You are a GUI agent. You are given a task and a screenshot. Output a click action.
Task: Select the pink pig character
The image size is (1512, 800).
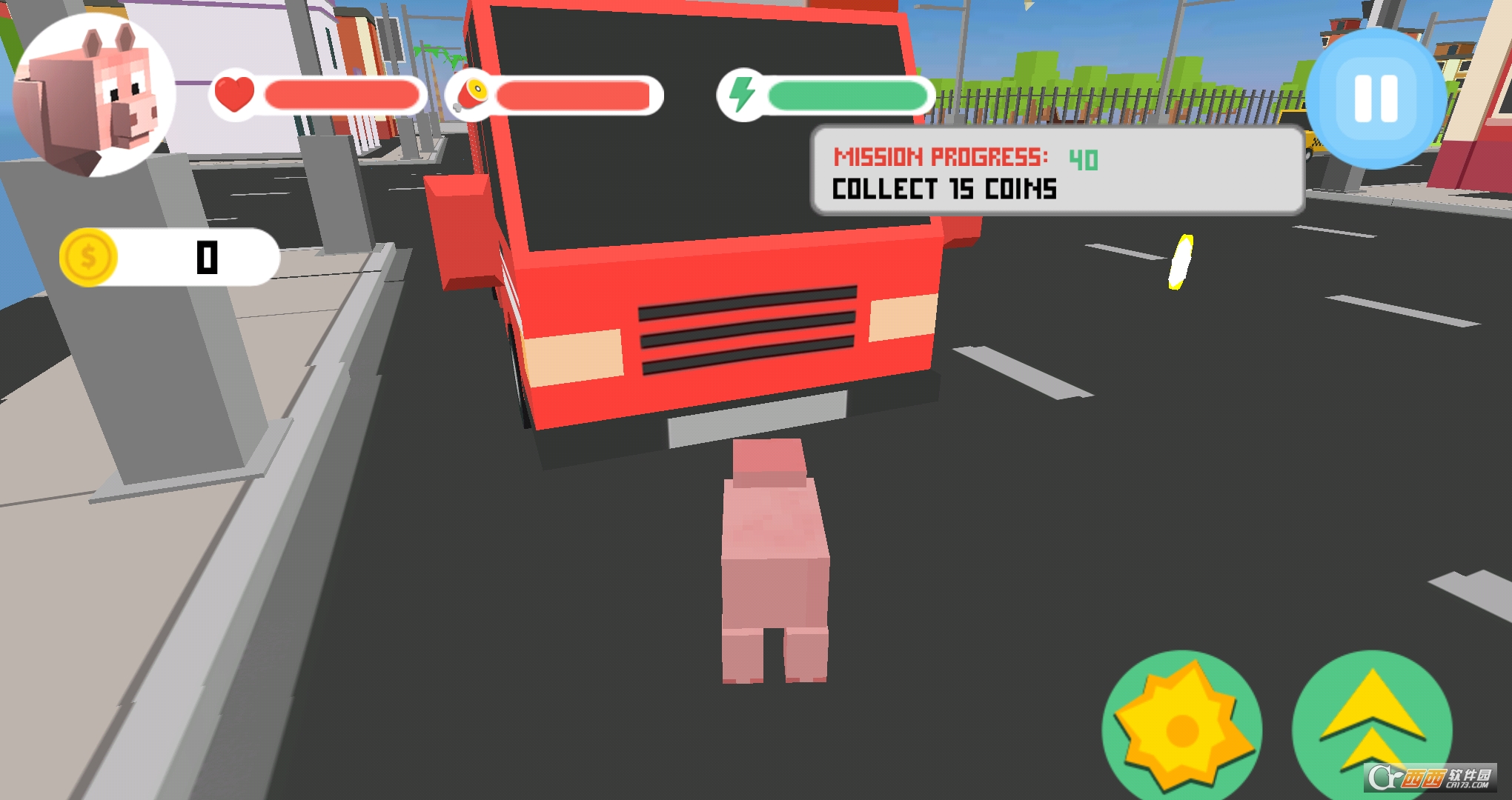[x=775, y=563]
